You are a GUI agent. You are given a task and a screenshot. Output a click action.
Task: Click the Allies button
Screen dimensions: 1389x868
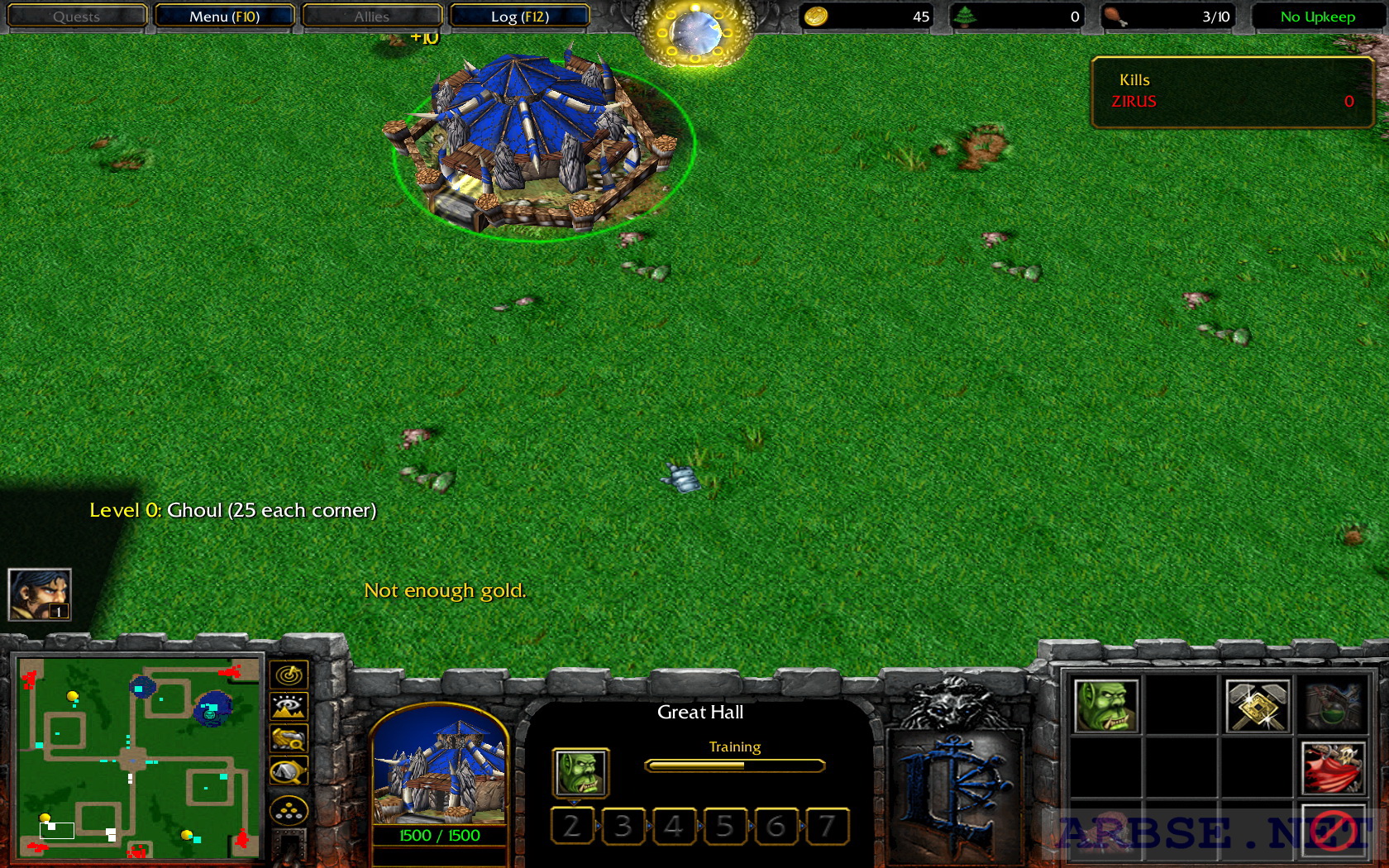tap(372, 16)
